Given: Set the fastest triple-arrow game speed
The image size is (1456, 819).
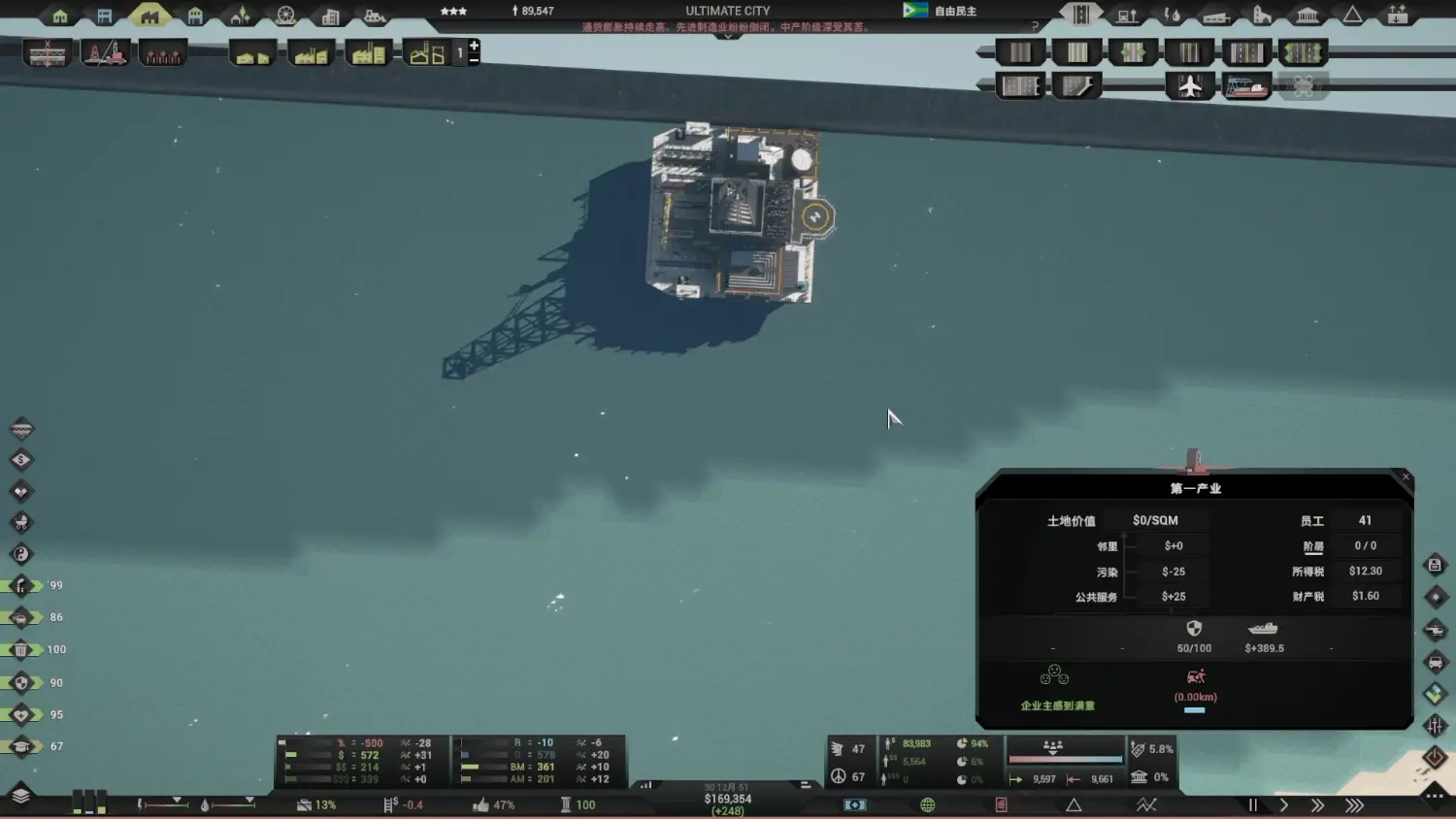Looking at the screenshot, I should [1354, 804].
